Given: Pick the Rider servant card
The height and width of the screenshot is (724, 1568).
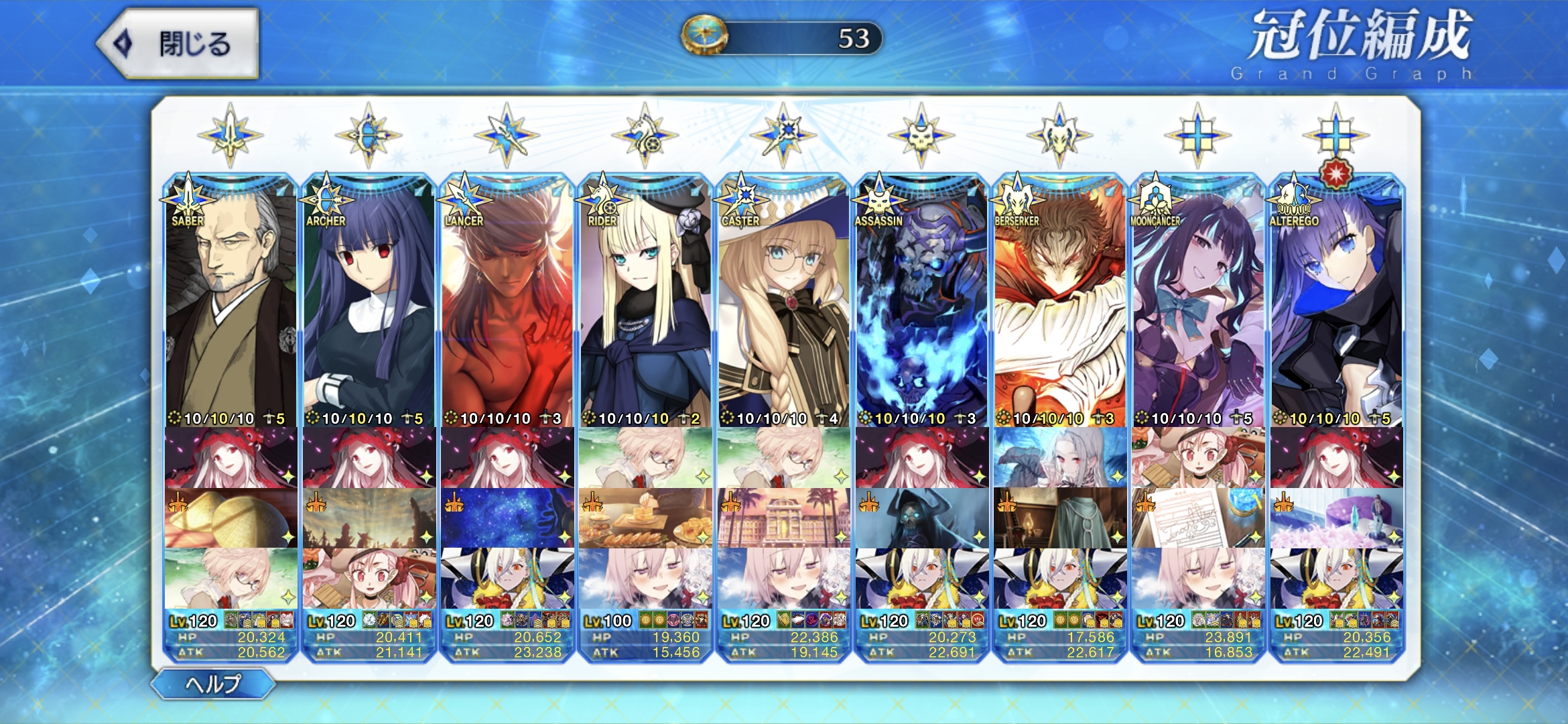Looking at the screenshot, I should coord(645,302).
